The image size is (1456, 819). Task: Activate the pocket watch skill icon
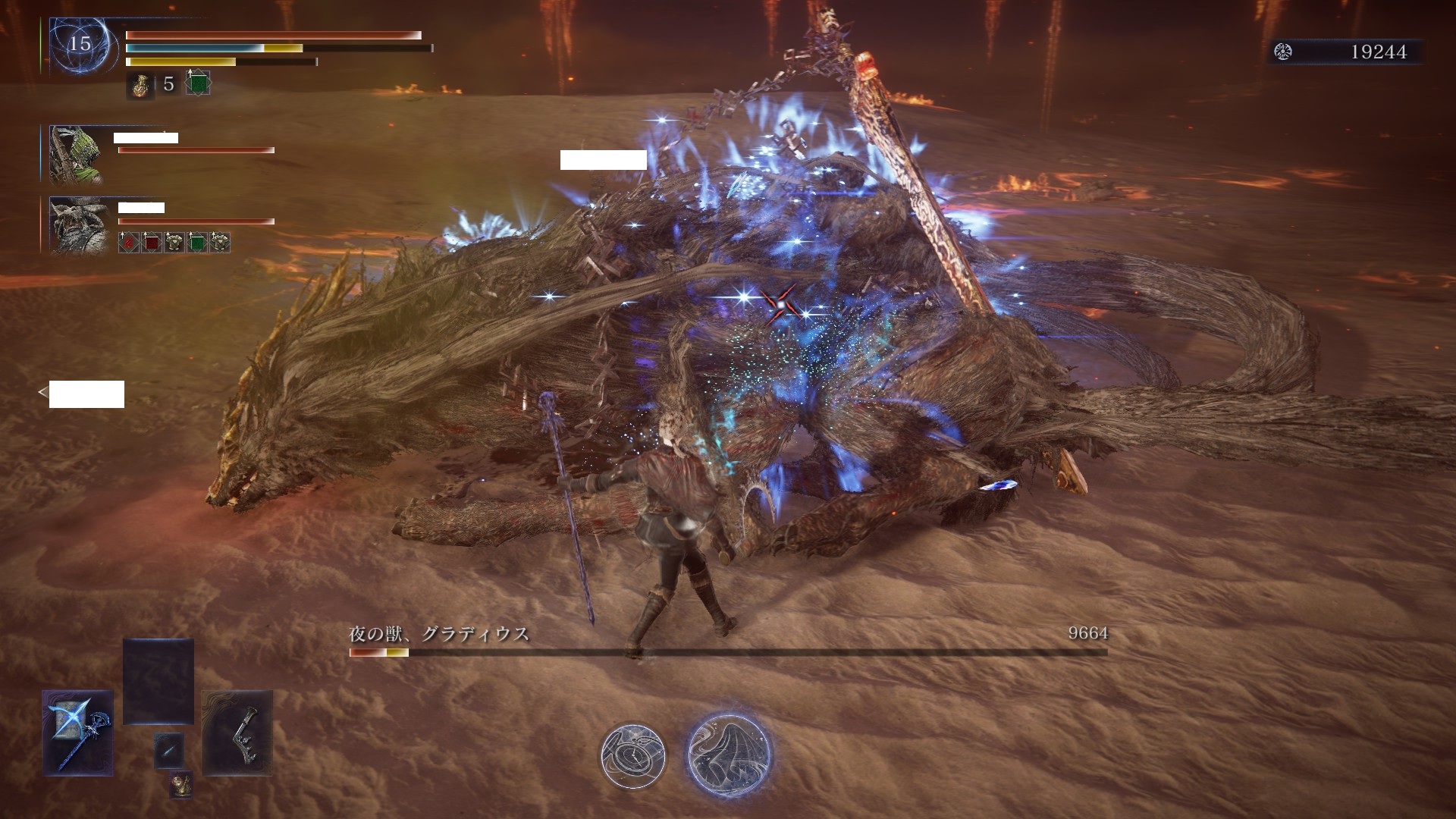632,754
